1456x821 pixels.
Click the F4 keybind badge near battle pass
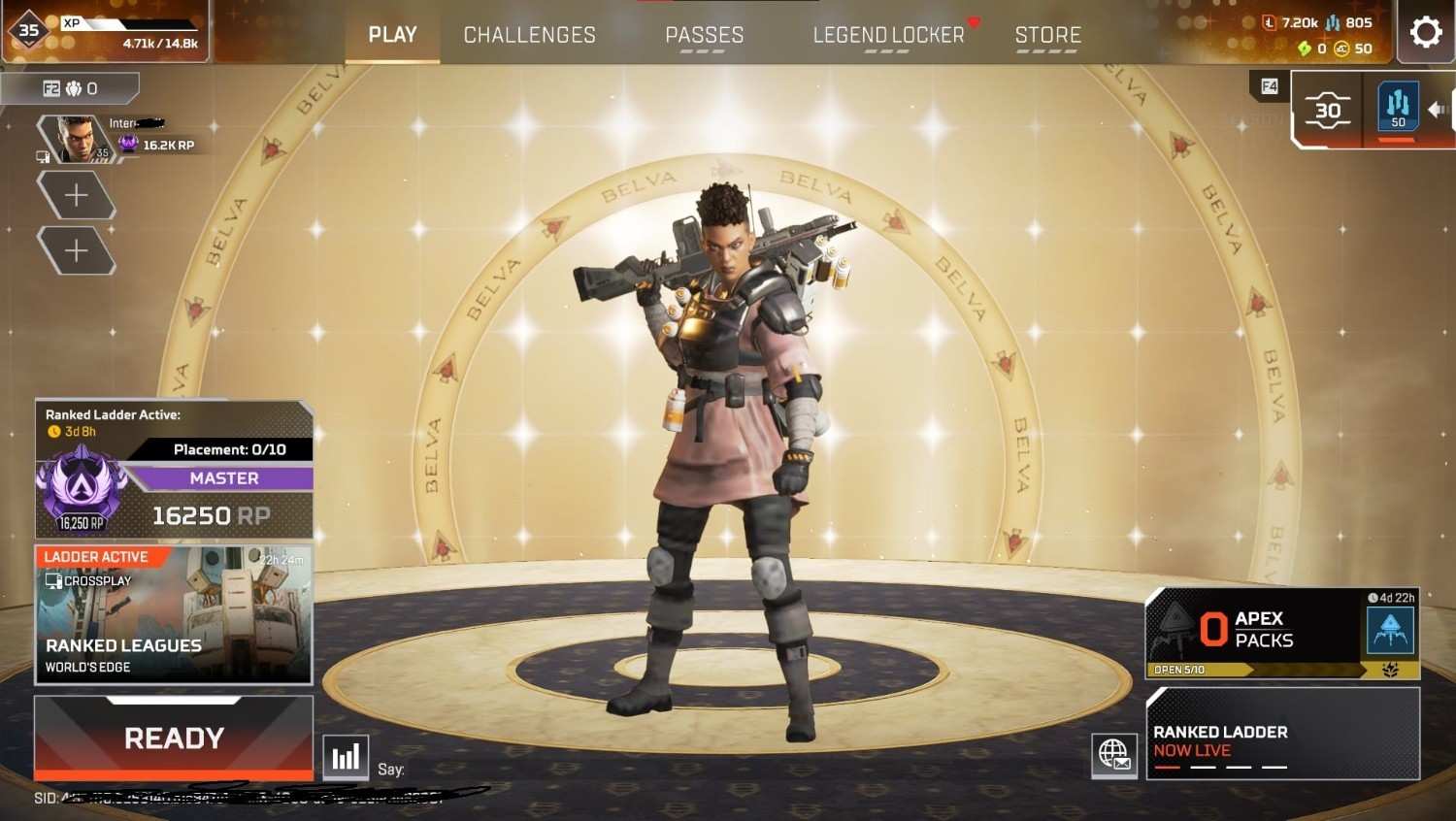pos(1269,86)
